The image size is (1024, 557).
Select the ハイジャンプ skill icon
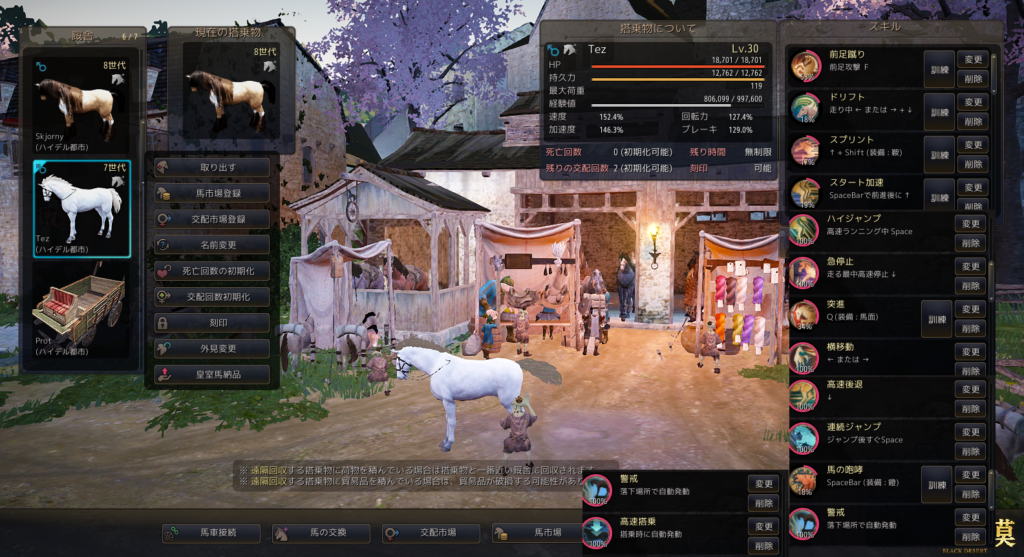click(x=804, y=230)
